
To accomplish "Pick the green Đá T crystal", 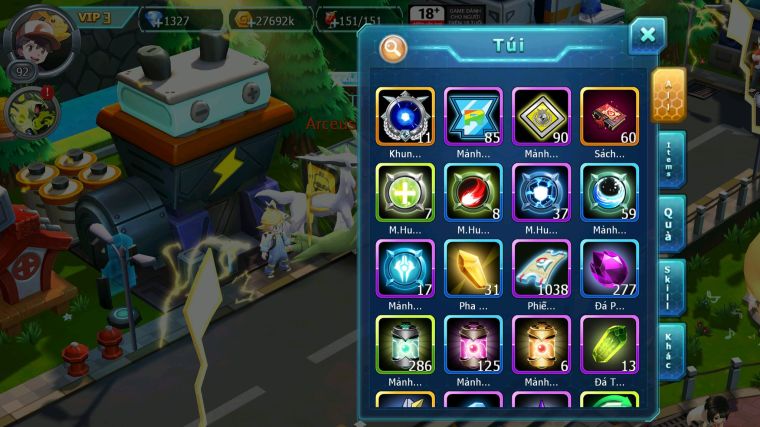I will coord(609,345).
